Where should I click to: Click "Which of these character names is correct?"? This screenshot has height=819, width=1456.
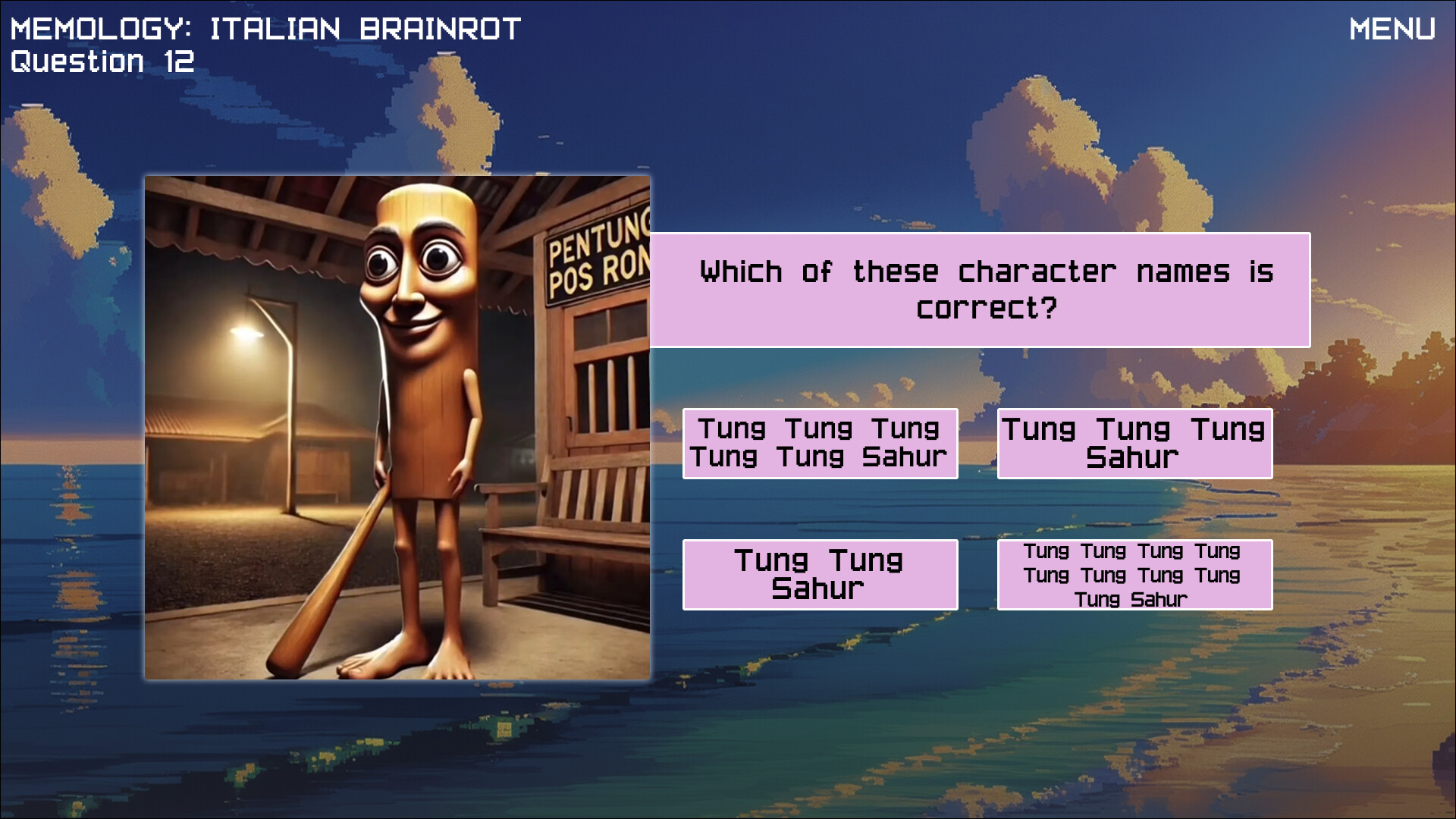coord(982,289)
